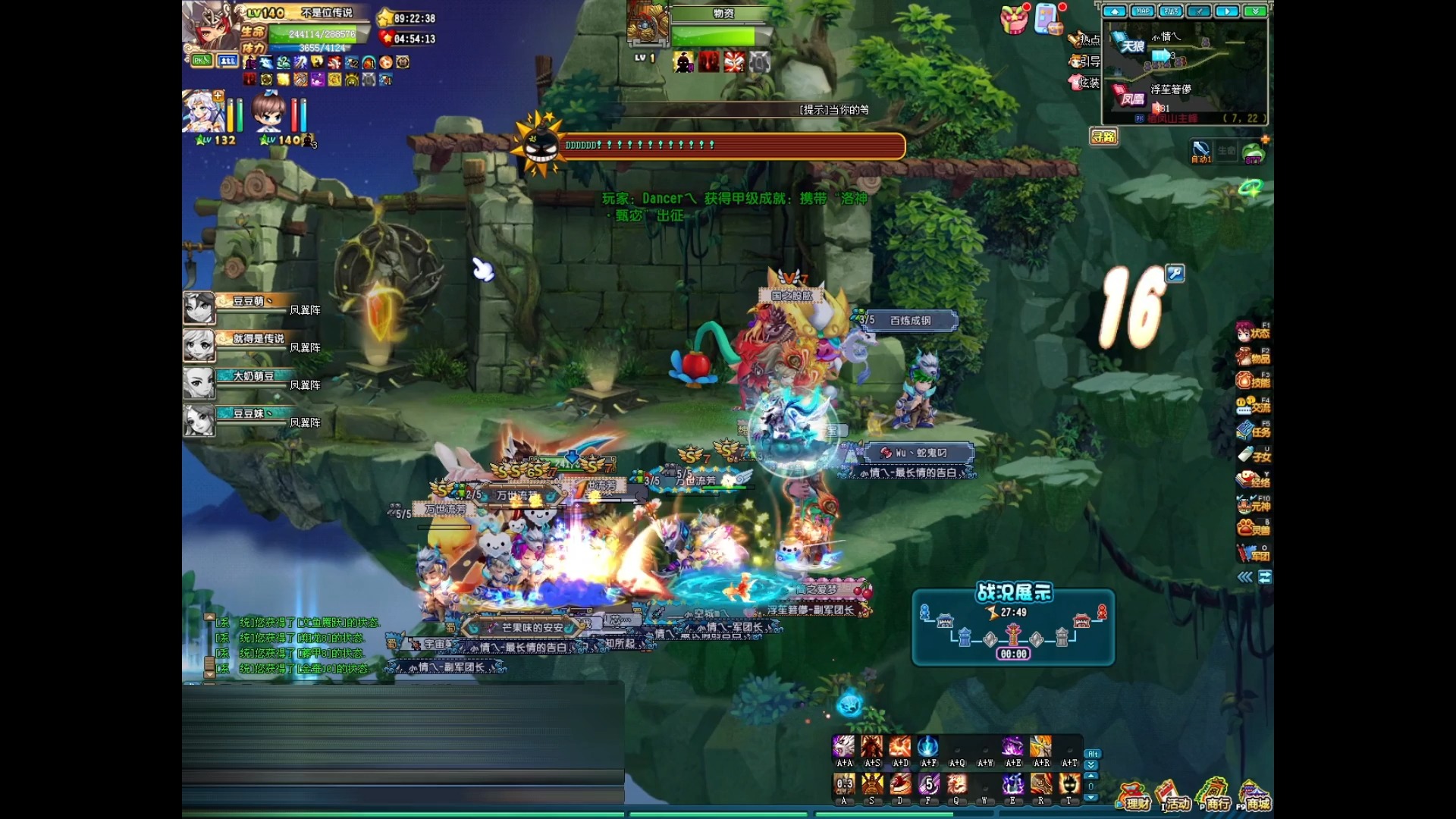
Task: Open the 技能 skills menu
Action: 1253,381
